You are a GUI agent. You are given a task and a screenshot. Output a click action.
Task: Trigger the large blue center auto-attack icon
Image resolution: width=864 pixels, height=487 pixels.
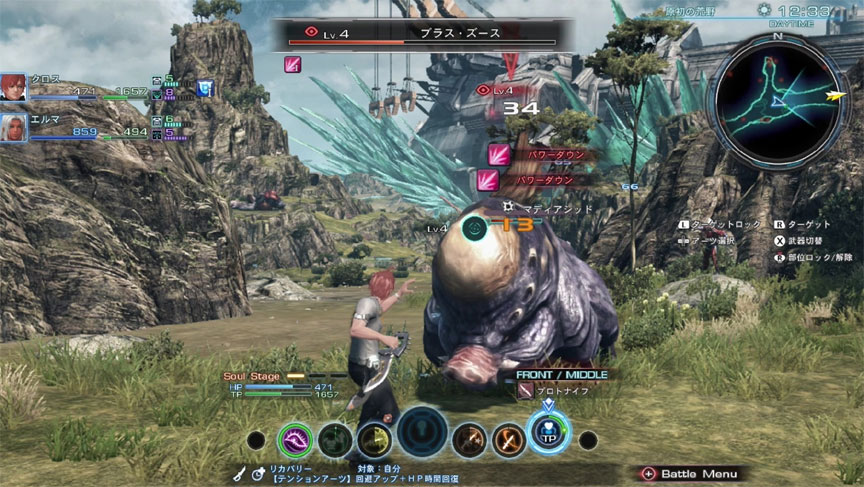click(x=421, y=435)
